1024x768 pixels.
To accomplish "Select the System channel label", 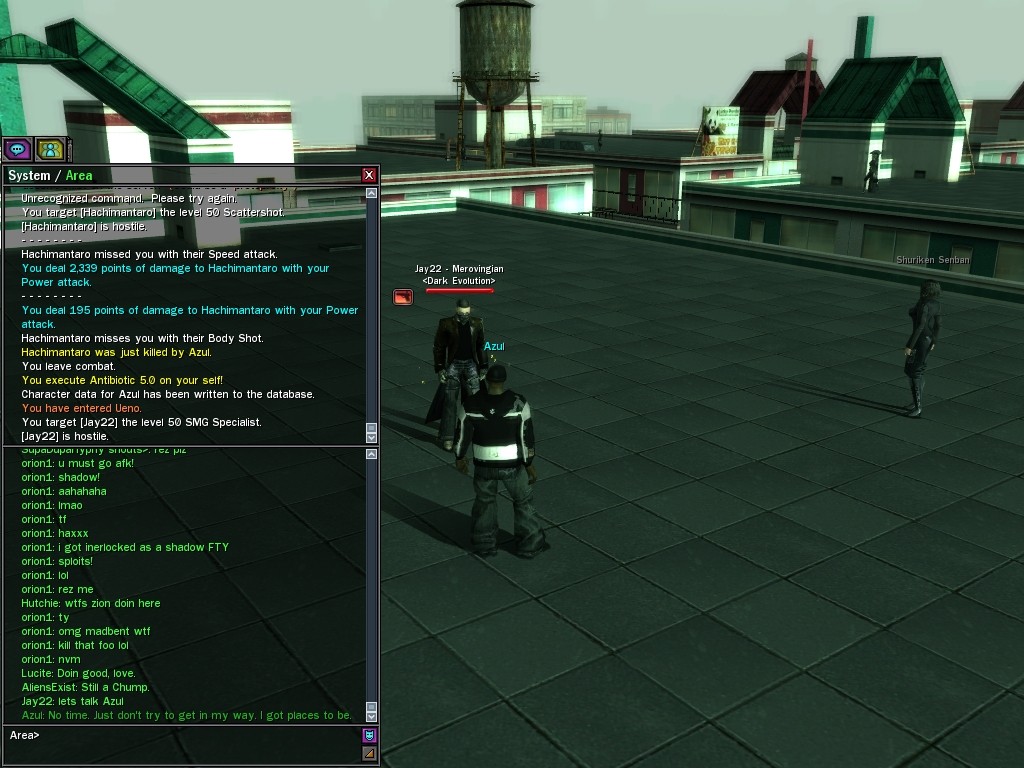I will point(29,176).
